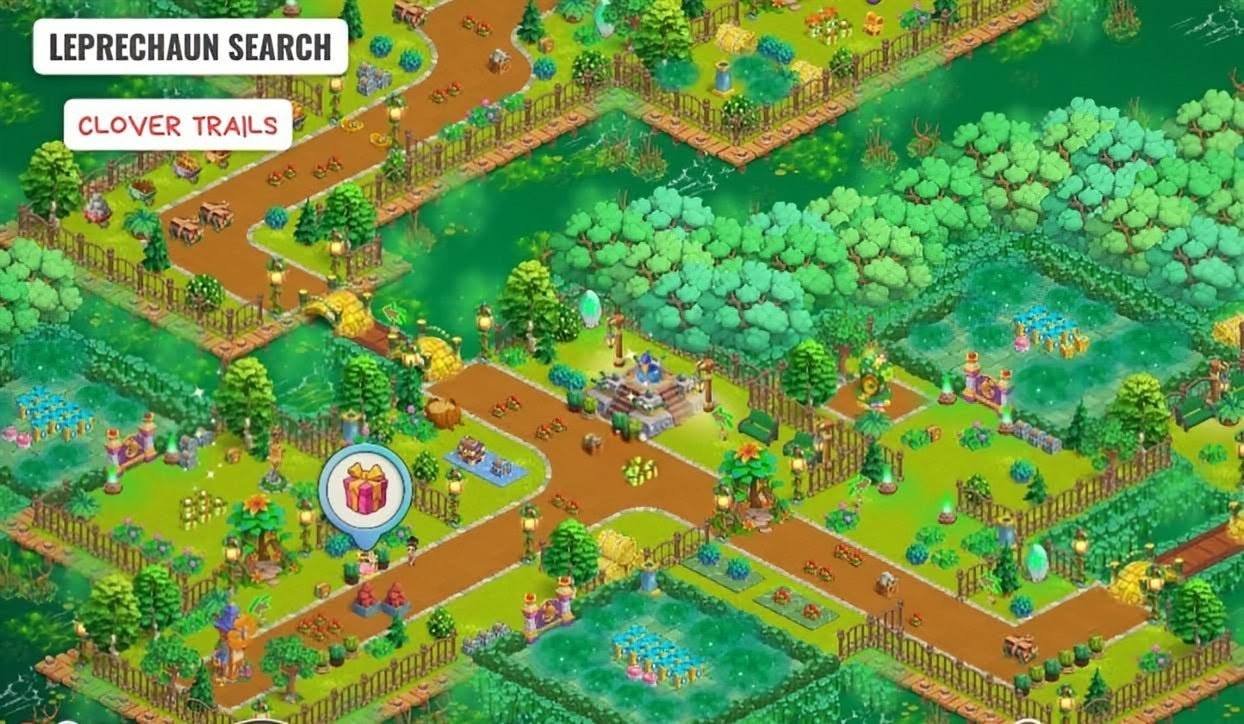
Task: Tap the gift box marker bubble
Action: click(365, 489)
